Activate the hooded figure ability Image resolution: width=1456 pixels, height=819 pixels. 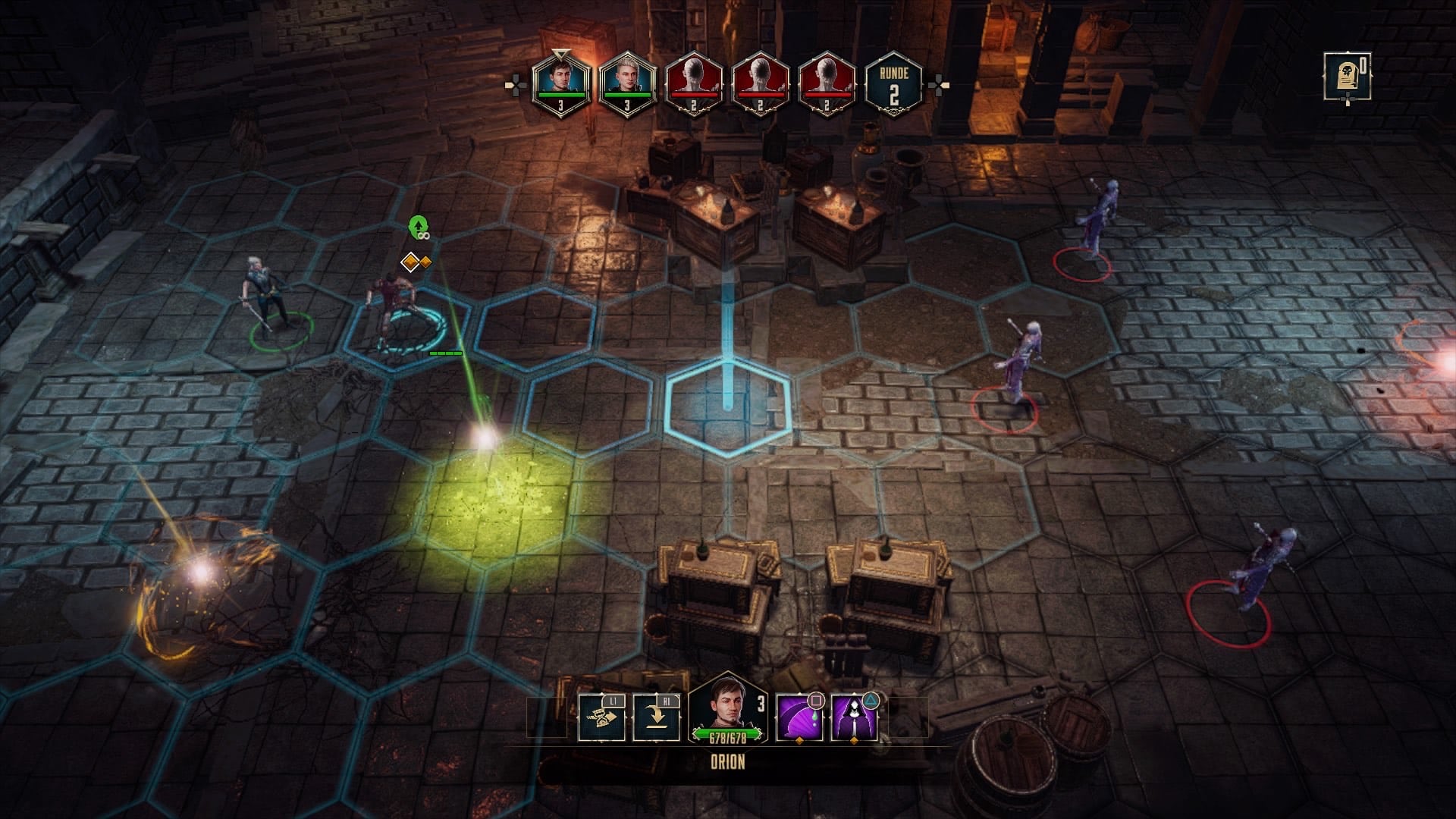[855, 717]
